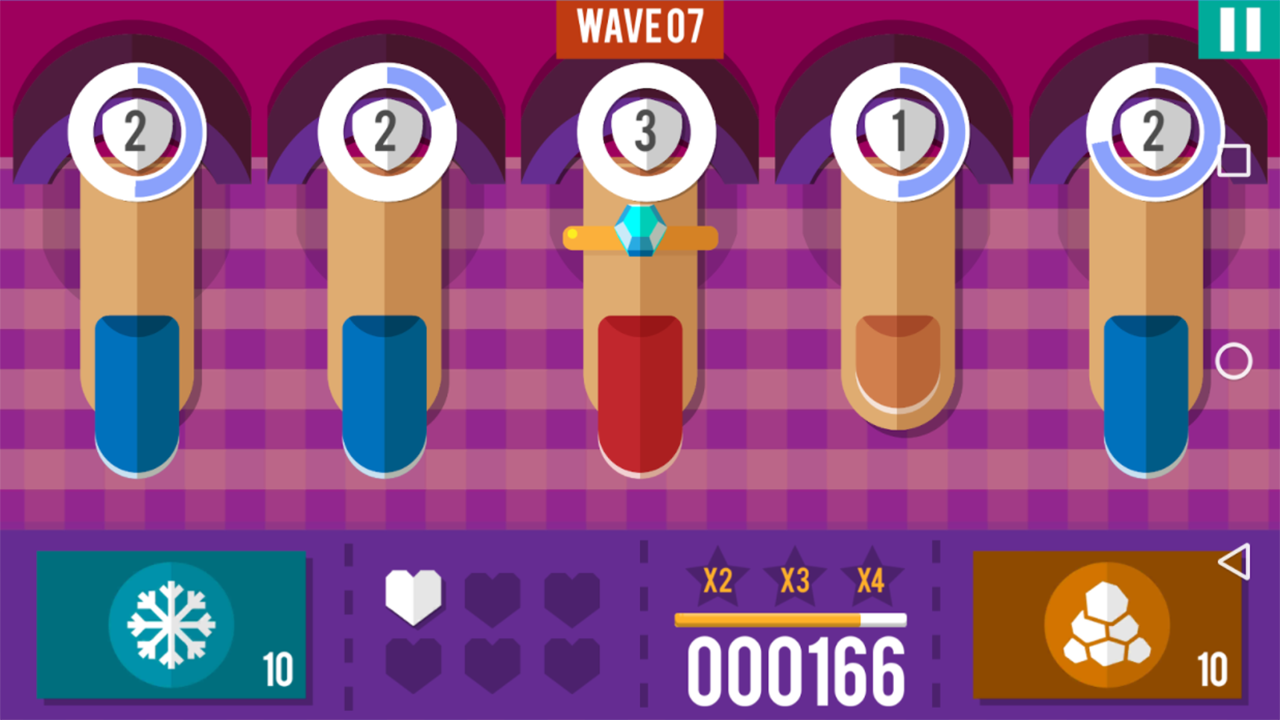The width and height of the screenshot is (1280, 720).
Task: Activate the snowflake freeze power-up
Action: tap(171, 624)
